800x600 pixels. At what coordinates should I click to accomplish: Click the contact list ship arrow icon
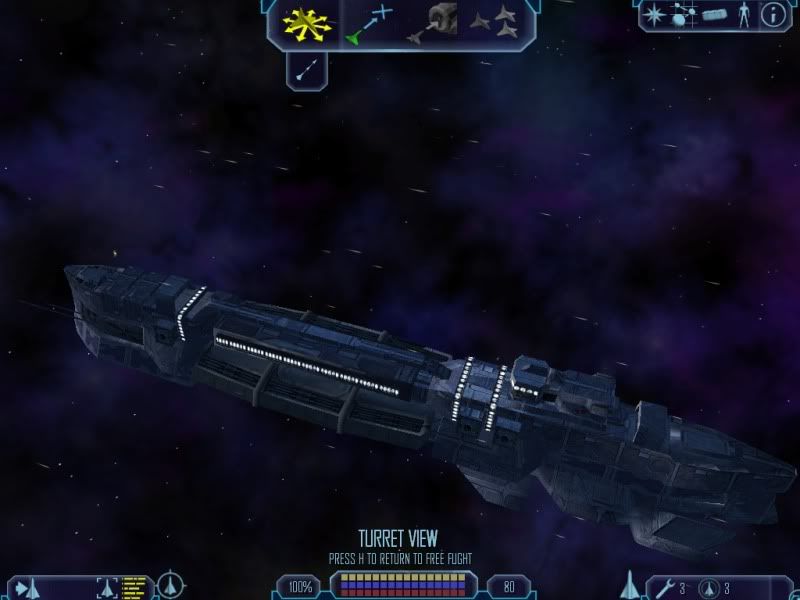[x=25, y=586]
